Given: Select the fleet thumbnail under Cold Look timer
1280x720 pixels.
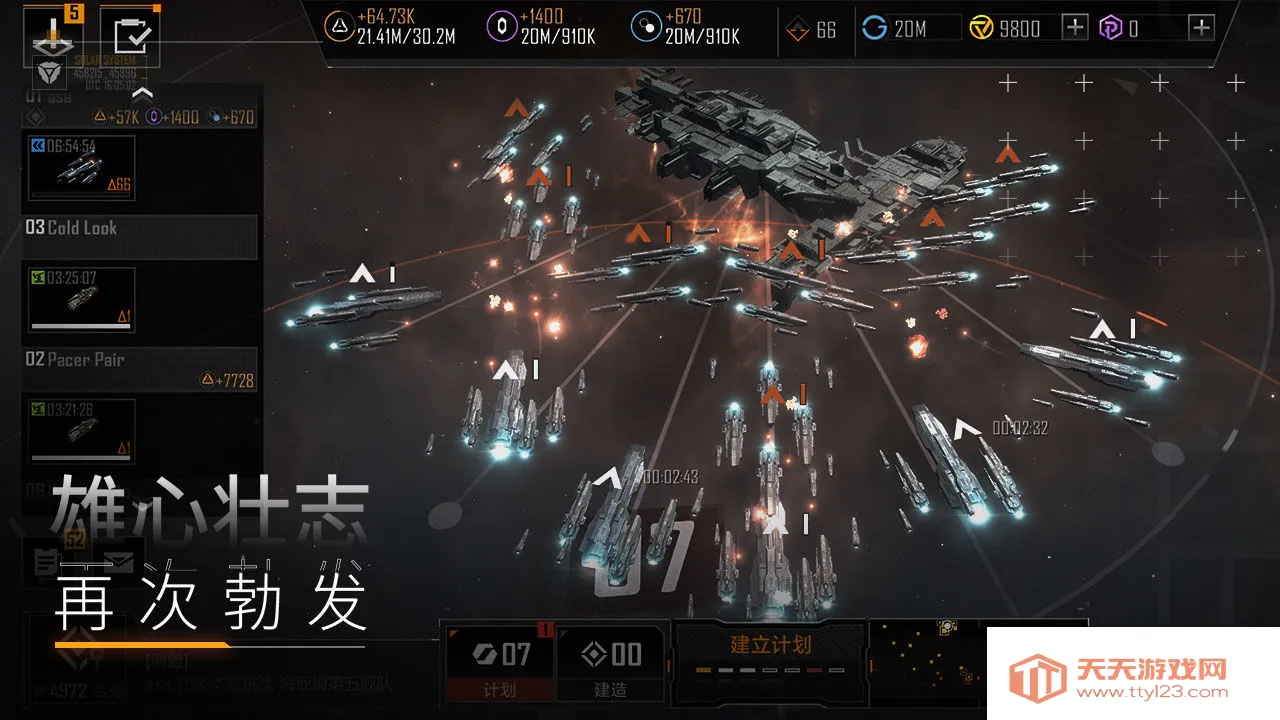Looking at the screenshot, I should pyautogui.click(x=80, y=298).
